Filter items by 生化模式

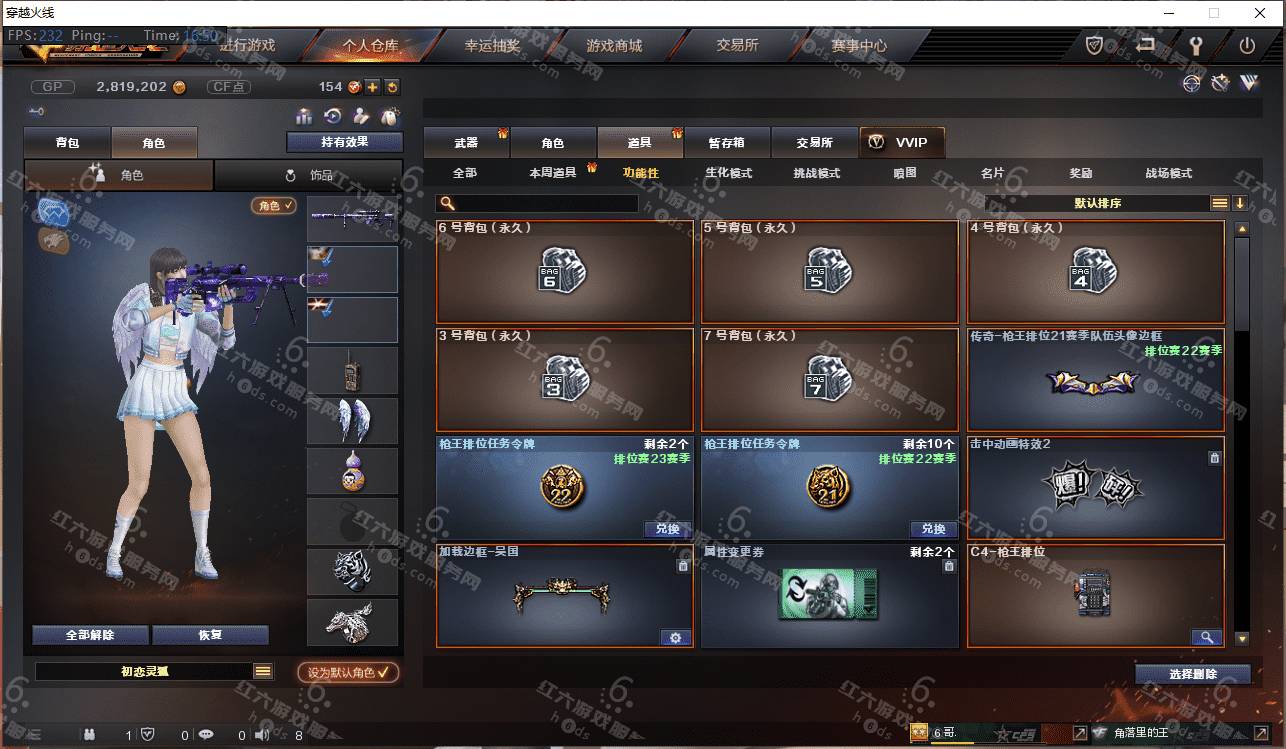(728, 173)
